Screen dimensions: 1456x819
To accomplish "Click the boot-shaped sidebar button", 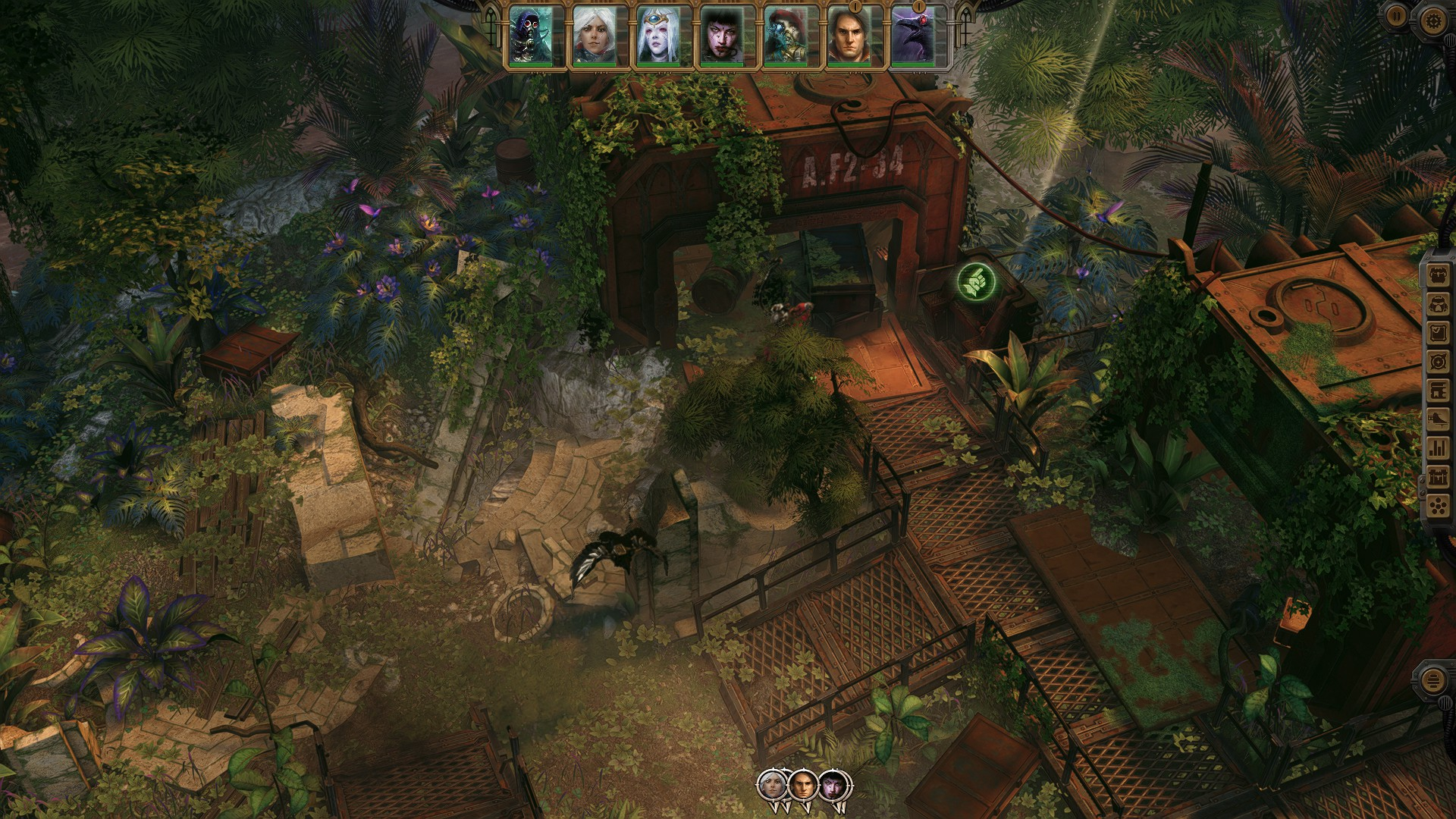I will 1439,419.
